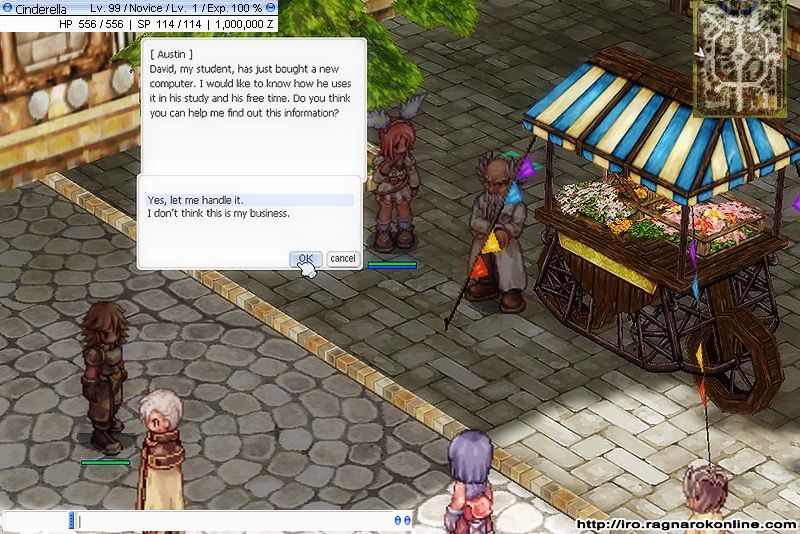
Task: Confirm the dialogue choice with OK
Action: [305, 258]
